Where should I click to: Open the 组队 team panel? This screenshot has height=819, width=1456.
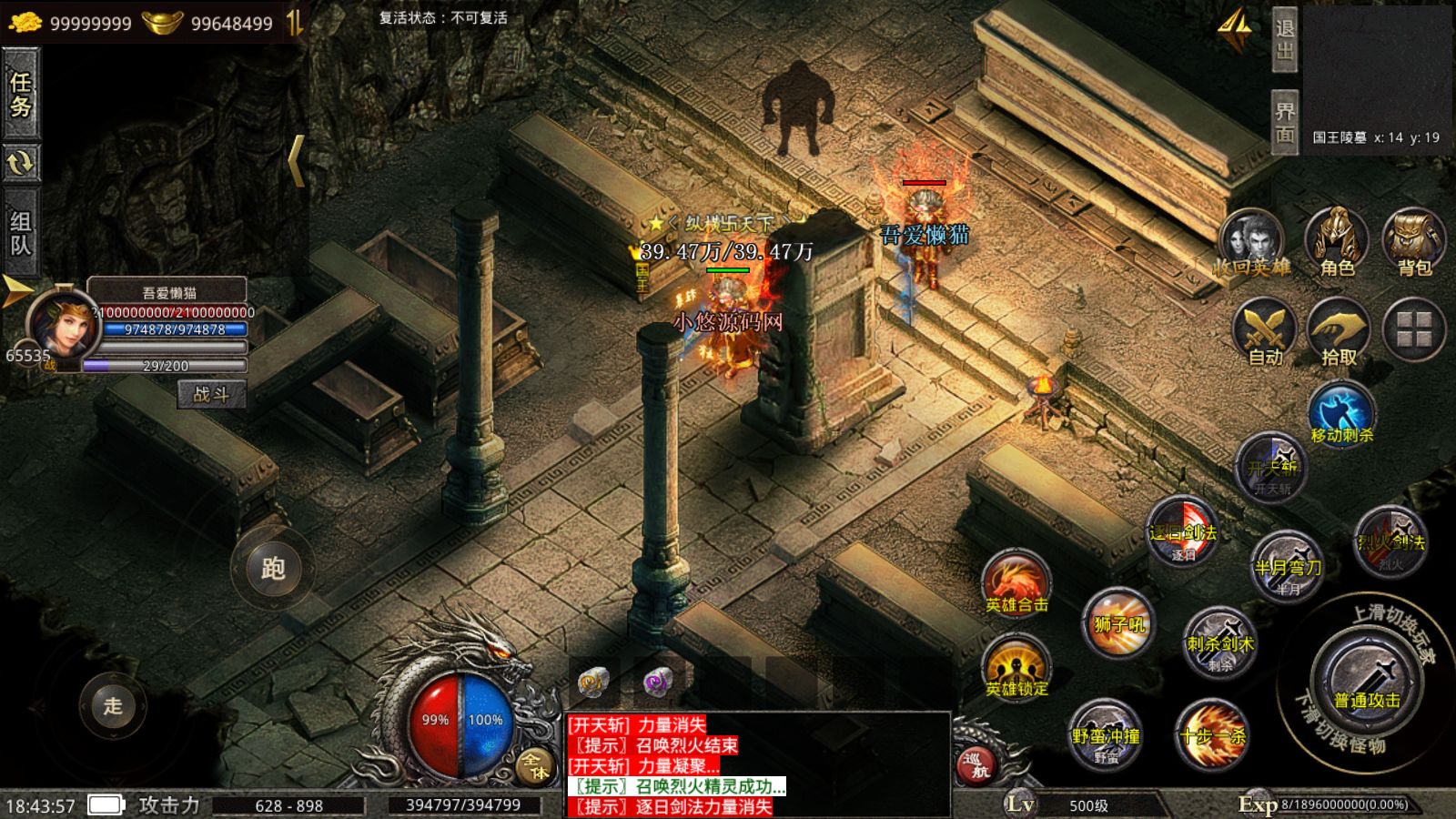(20, 233)
